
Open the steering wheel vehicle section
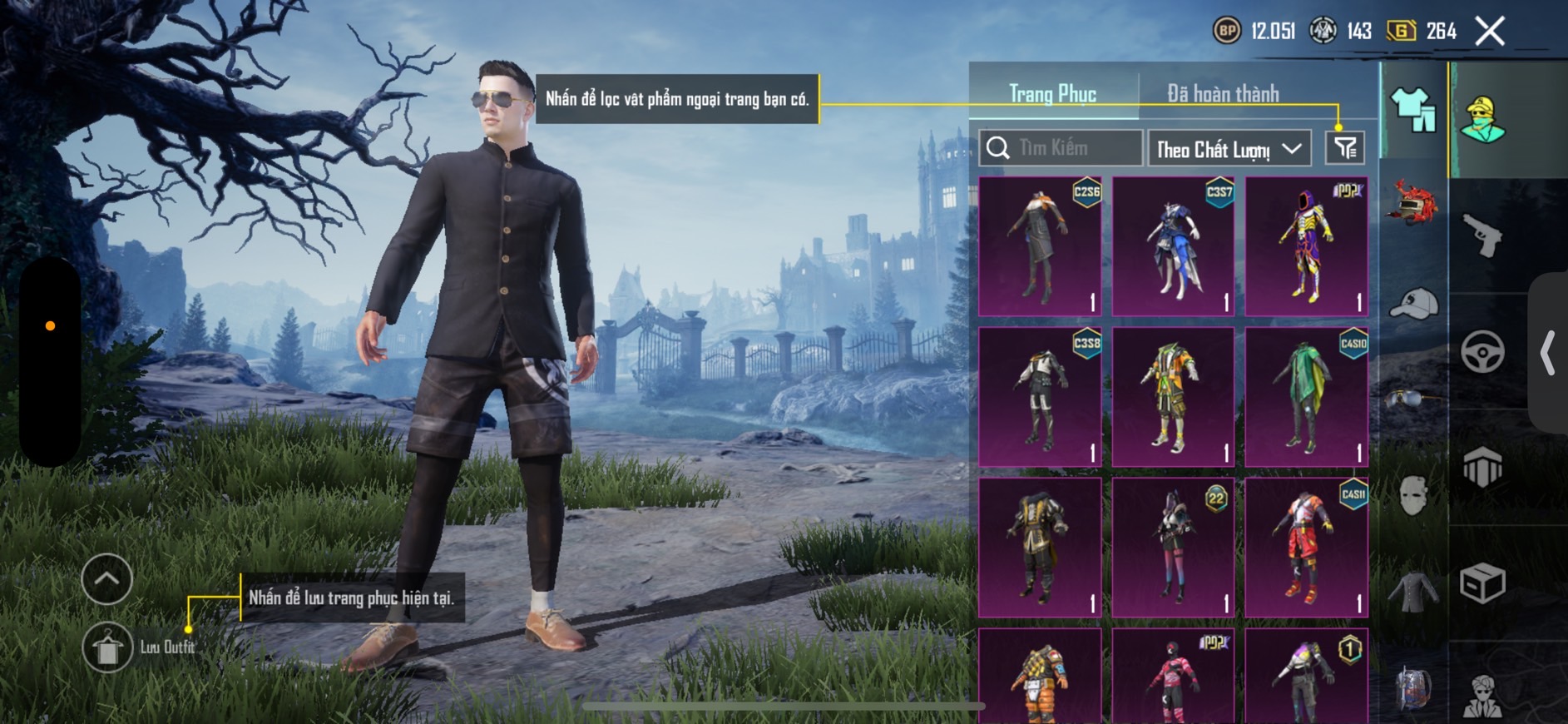[1482, 351]
